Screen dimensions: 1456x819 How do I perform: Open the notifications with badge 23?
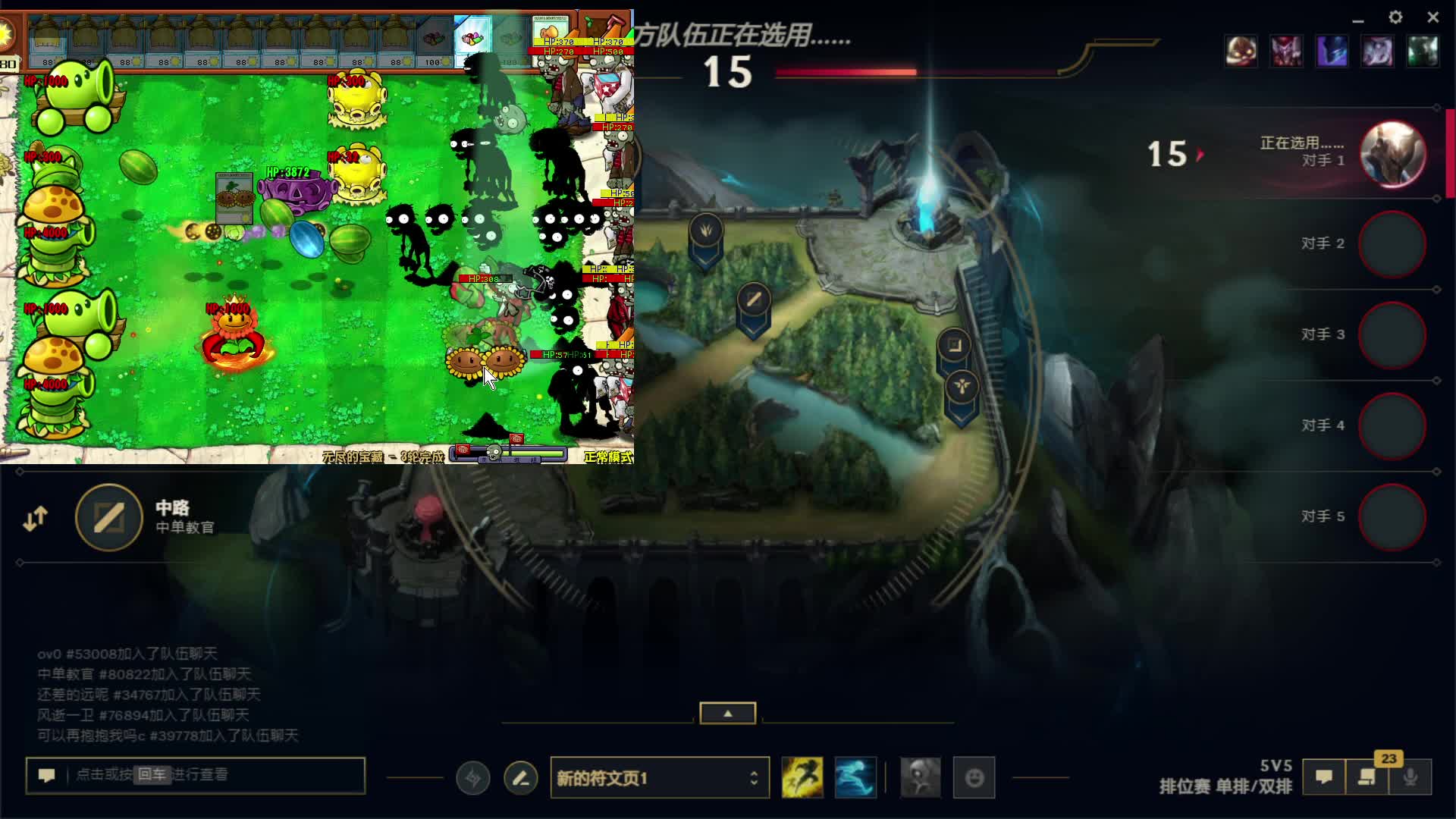(1367, 777)
